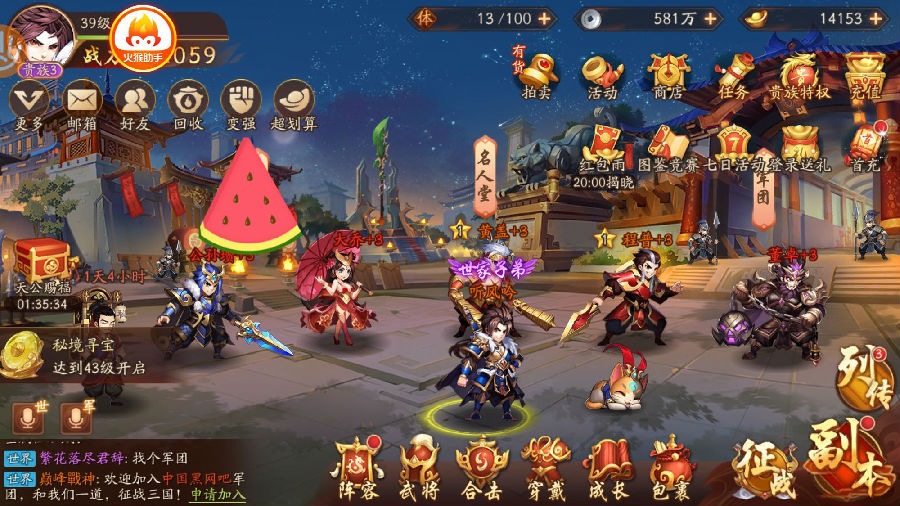Open the 列传 biographies button

point(862,376)
